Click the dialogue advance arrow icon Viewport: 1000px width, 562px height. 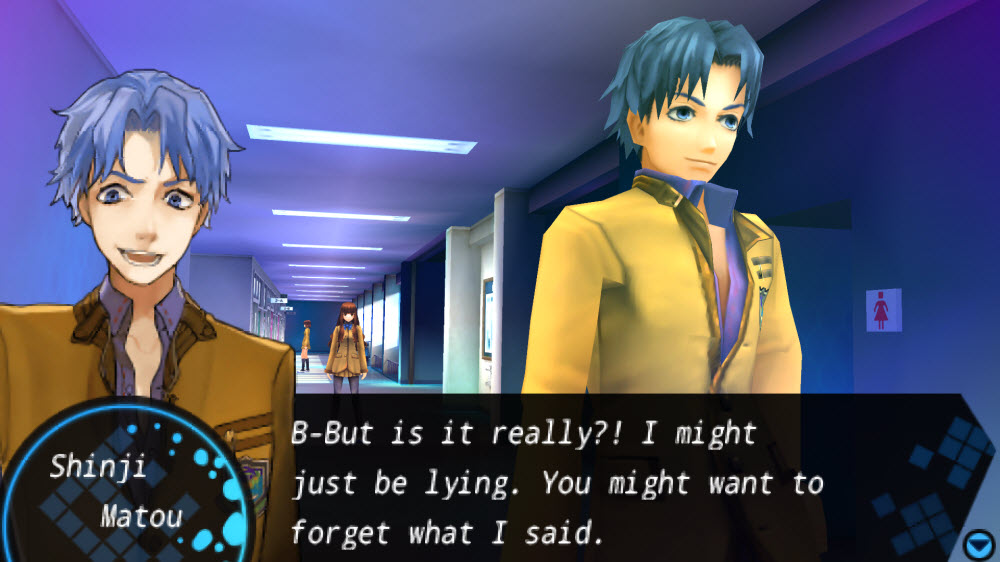(x=978, y=545)
